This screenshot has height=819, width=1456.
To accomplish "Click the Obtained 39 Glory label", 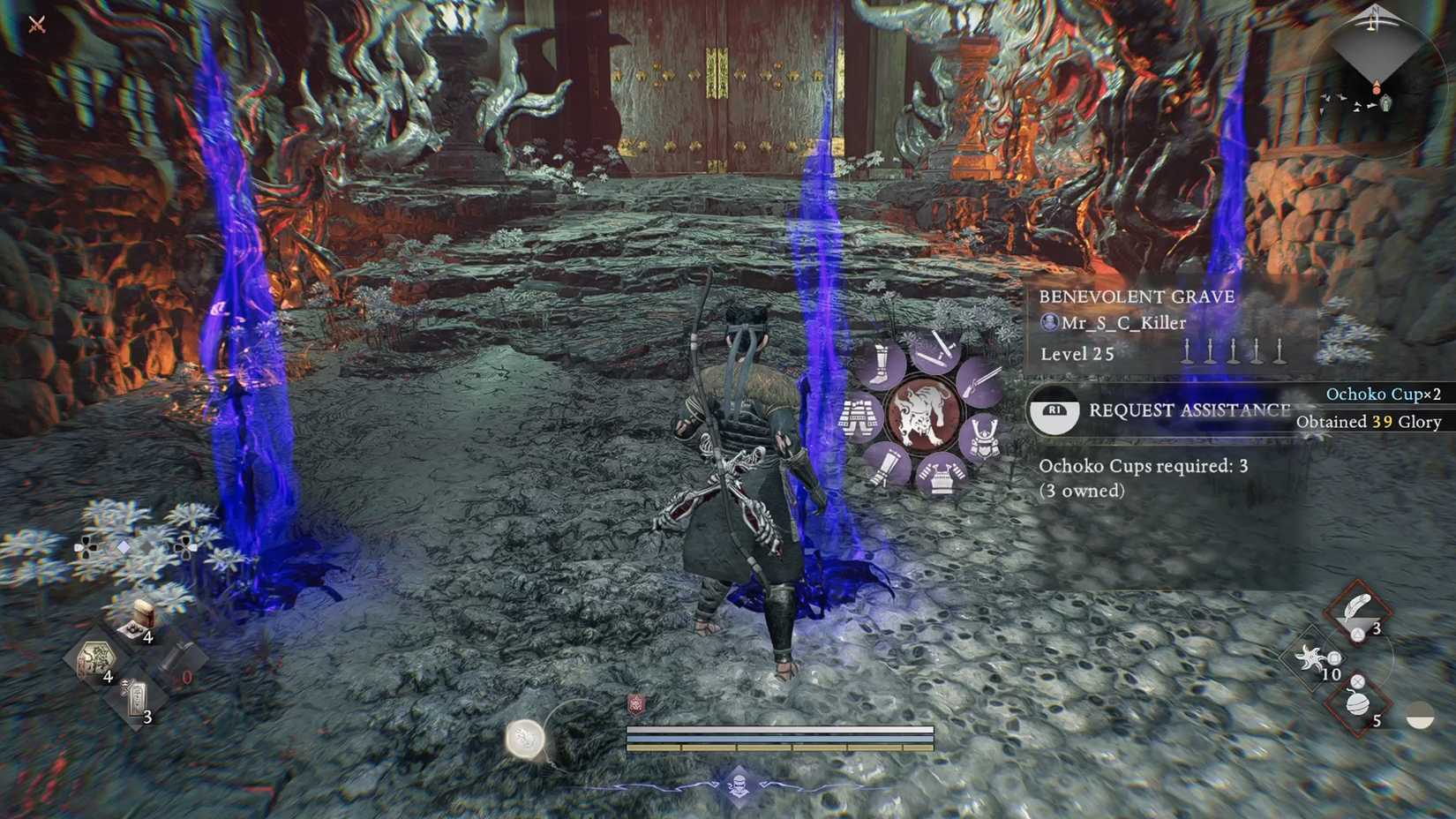I will coord(1368,422).
